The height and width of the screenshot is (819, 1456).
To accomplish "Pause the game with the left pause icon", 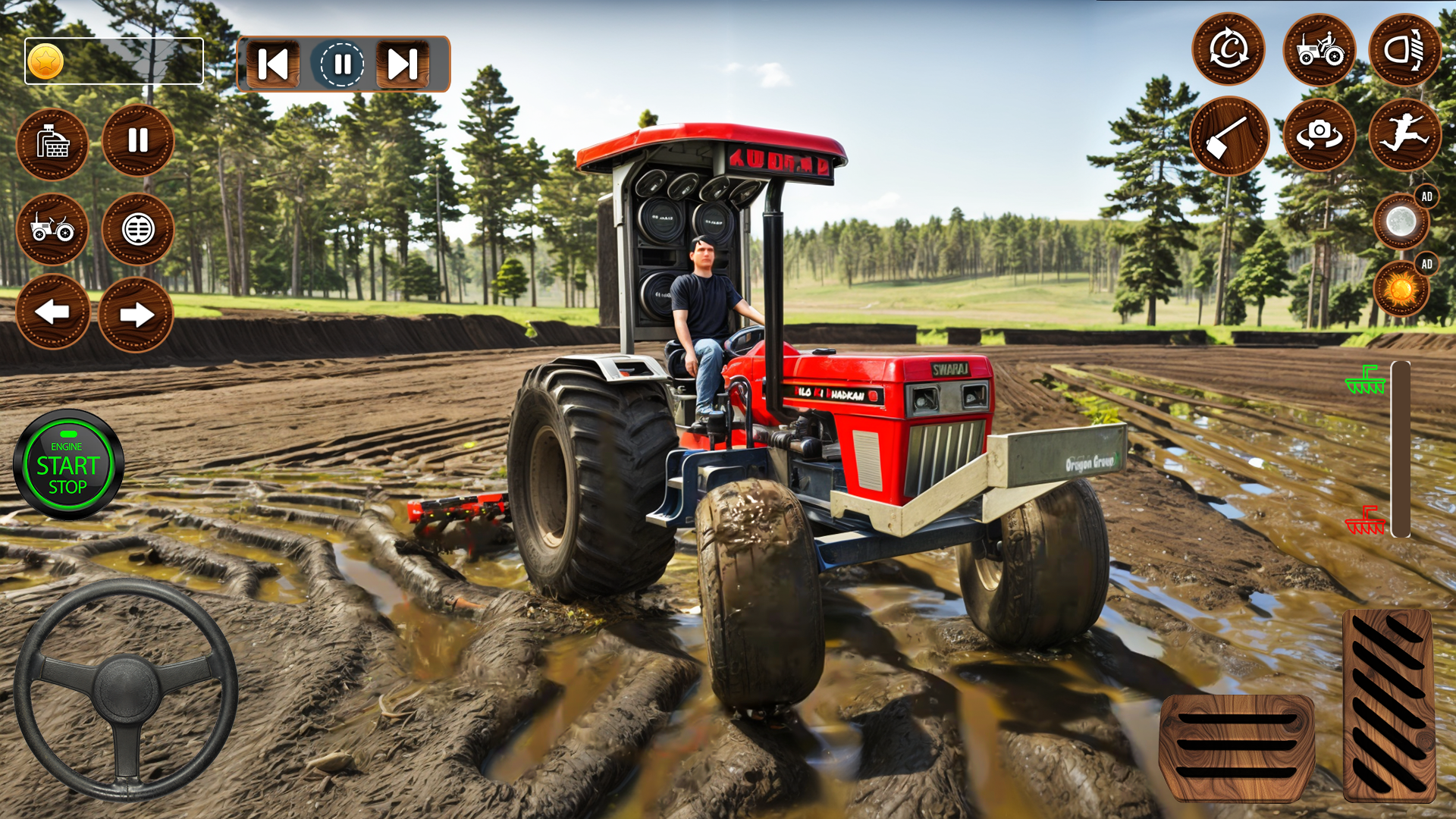I will pyautogui.click(x=138, y=141).
